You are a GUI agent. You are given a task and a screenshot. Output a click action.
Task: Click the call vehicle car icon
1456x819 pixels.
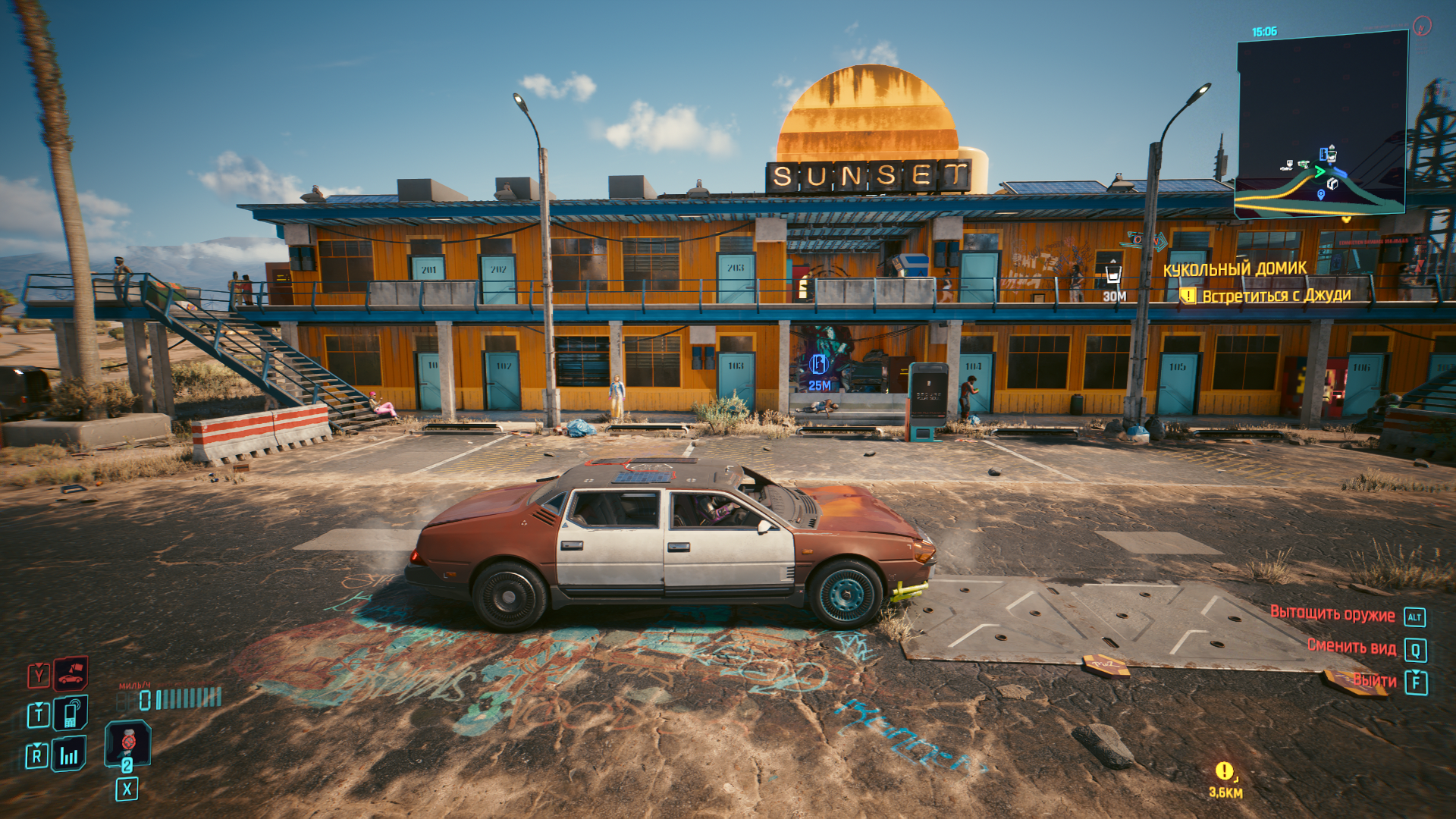[71, 673]
